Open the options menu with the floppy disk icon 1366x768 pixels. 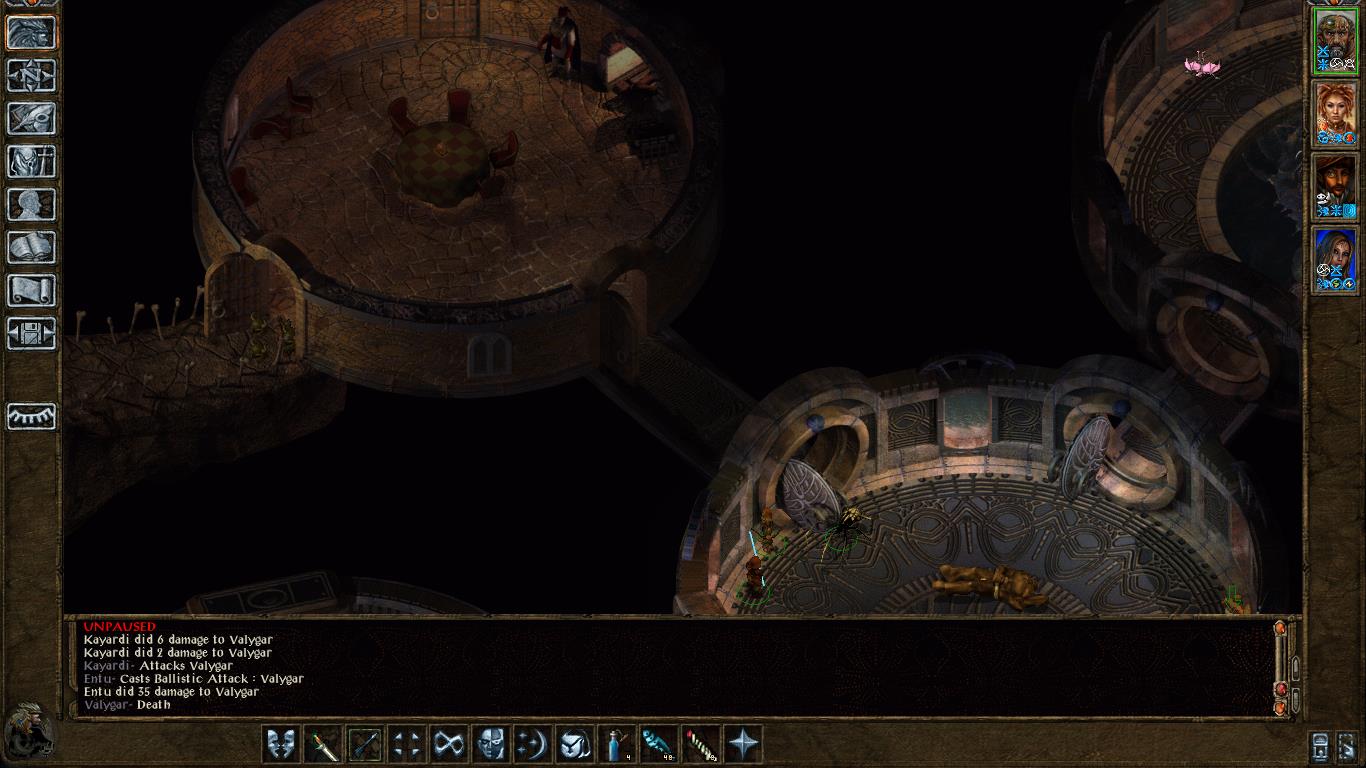(x=31, y=334)
